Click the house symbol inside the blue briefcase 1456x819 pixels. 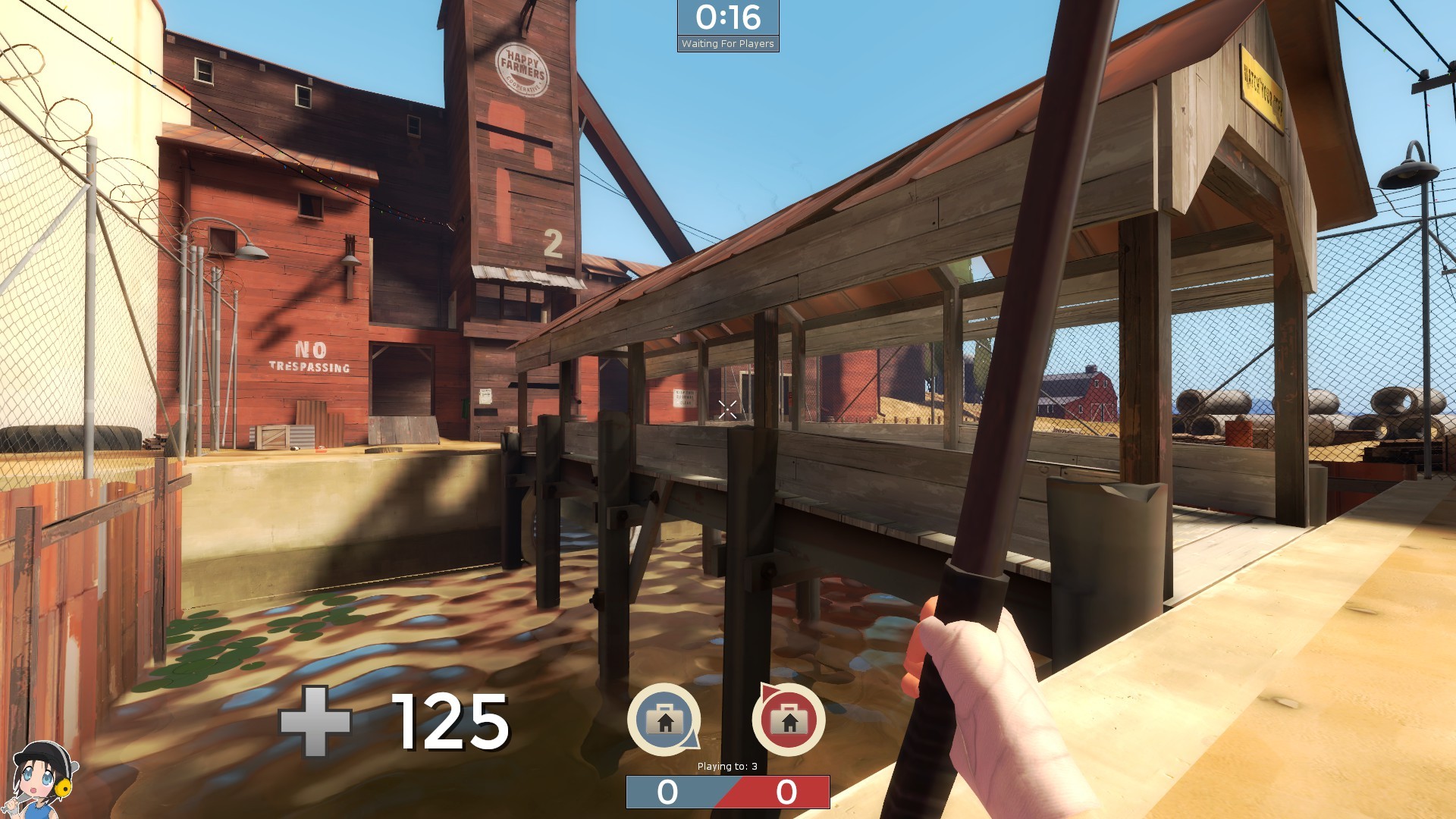pos(665,724)
